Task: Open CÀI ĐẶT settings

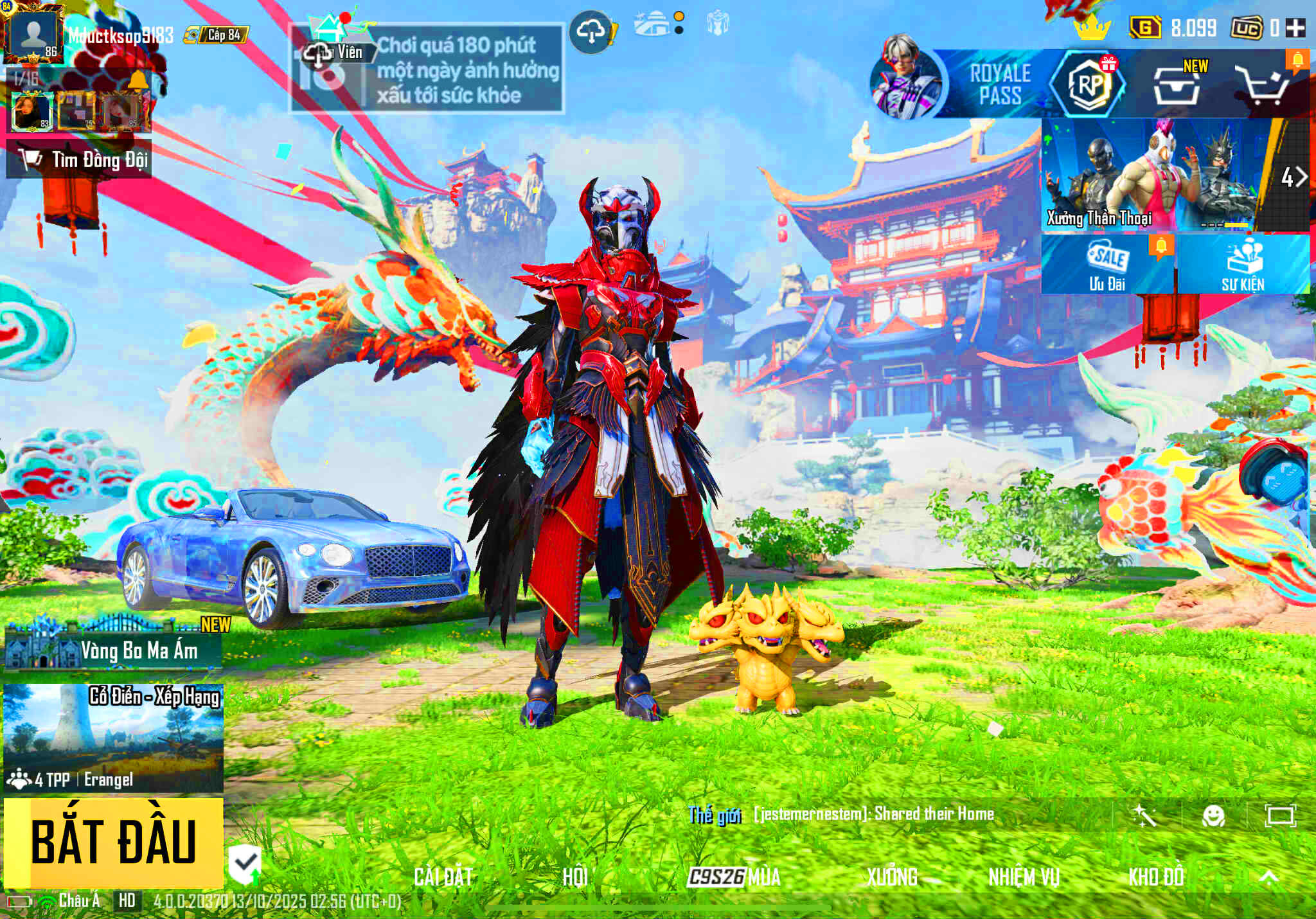Action: pos(443,877)
